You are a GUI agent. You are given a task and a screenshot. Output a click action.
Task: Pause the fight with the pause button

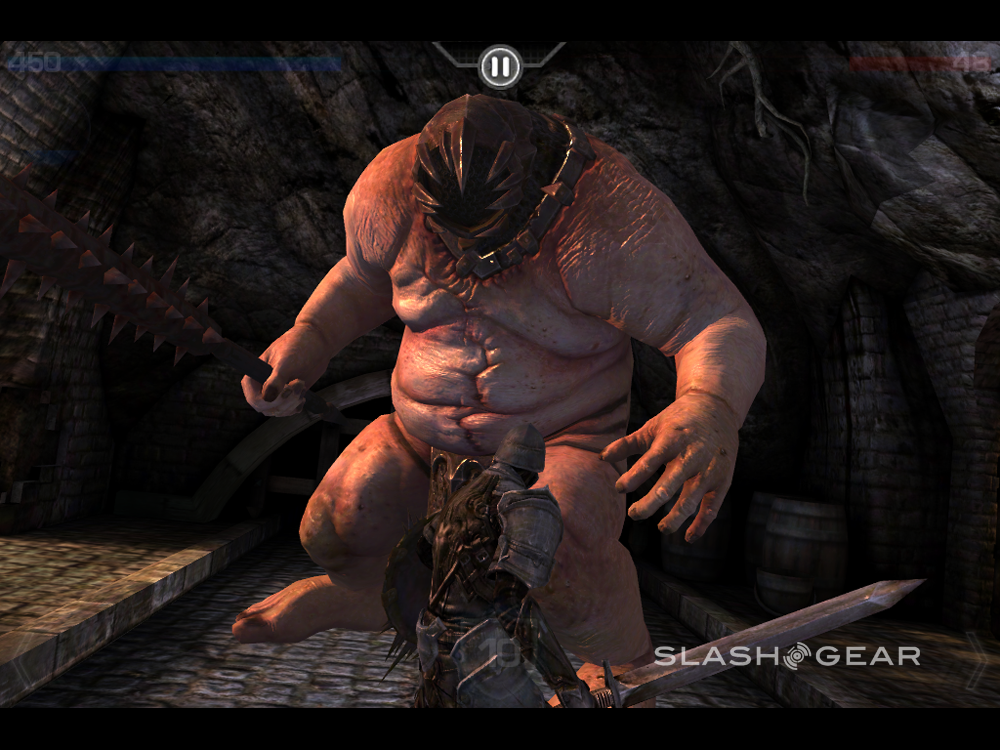[499, 67]
